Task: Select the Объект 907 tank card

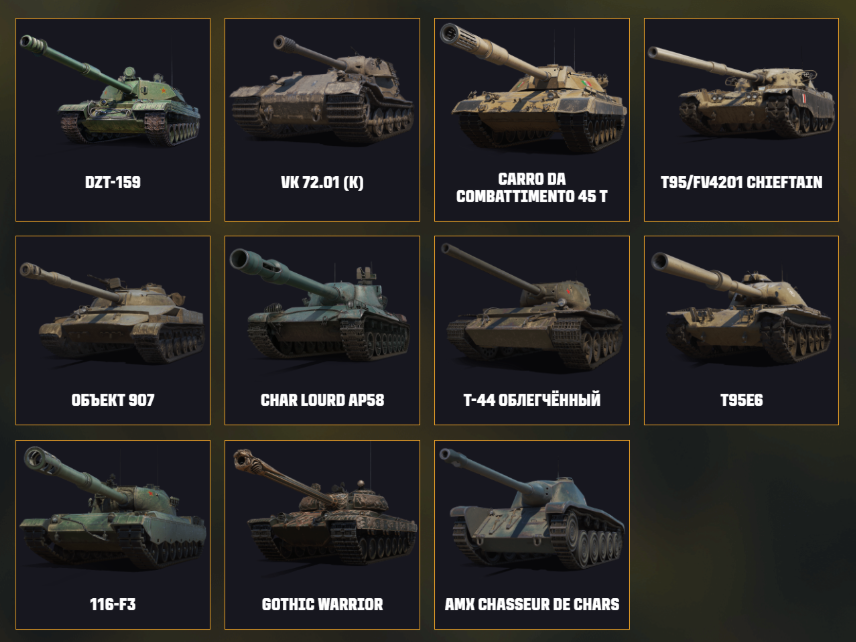Action: [x=113, y=330]
